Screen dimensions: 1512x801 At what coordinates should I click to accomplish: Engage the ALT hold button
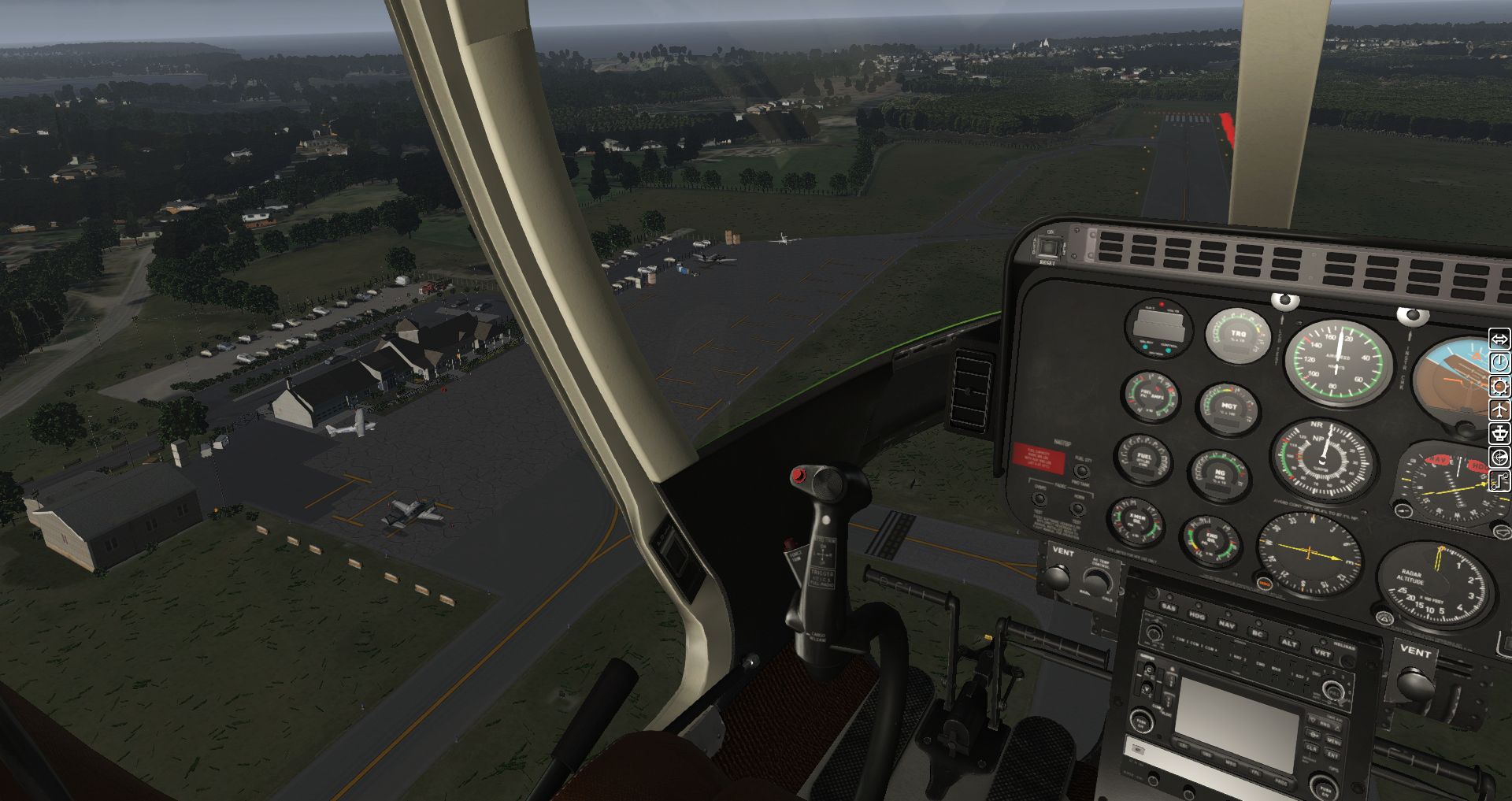click(x=1289, y=643)
